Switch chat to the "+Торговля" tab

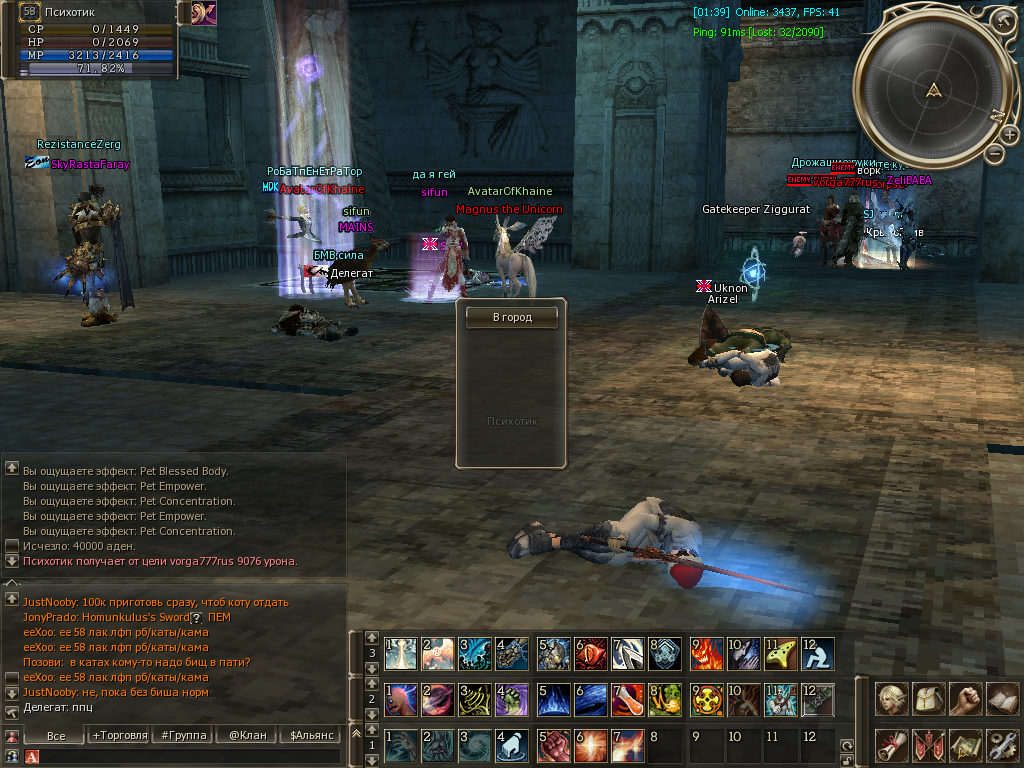pos(118,735)
